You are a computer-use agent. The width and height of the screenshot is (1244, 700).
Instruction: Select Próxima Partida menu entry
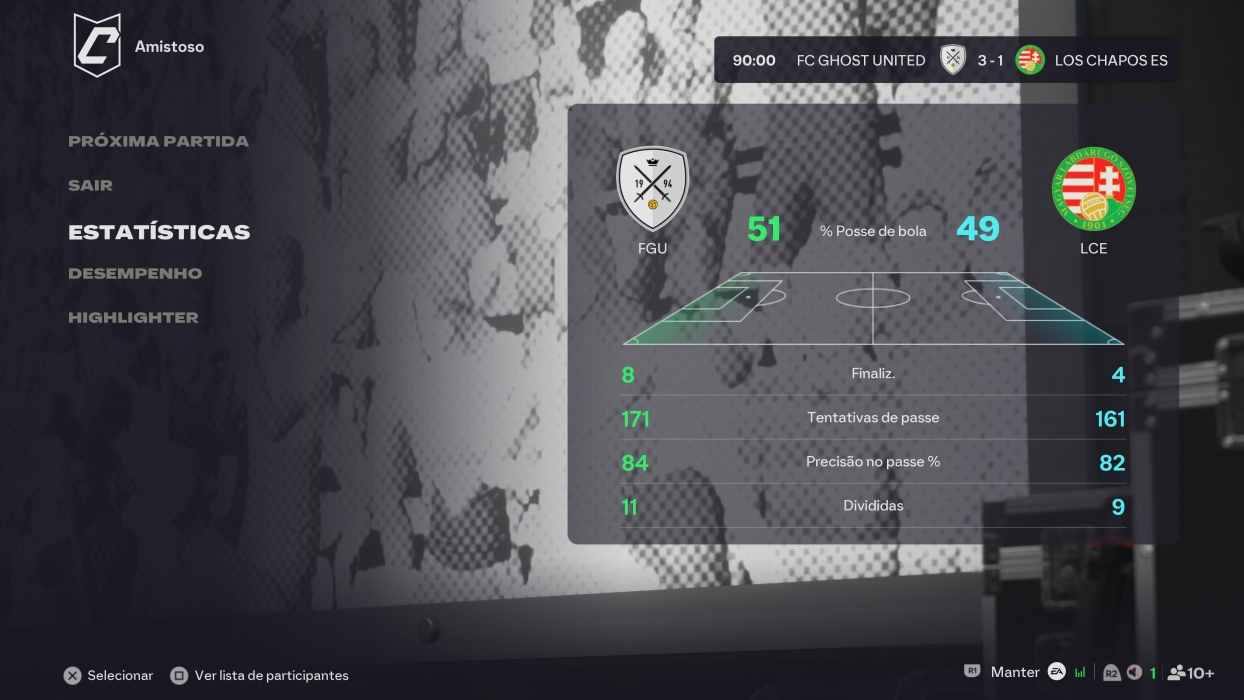tap(158, 141)
